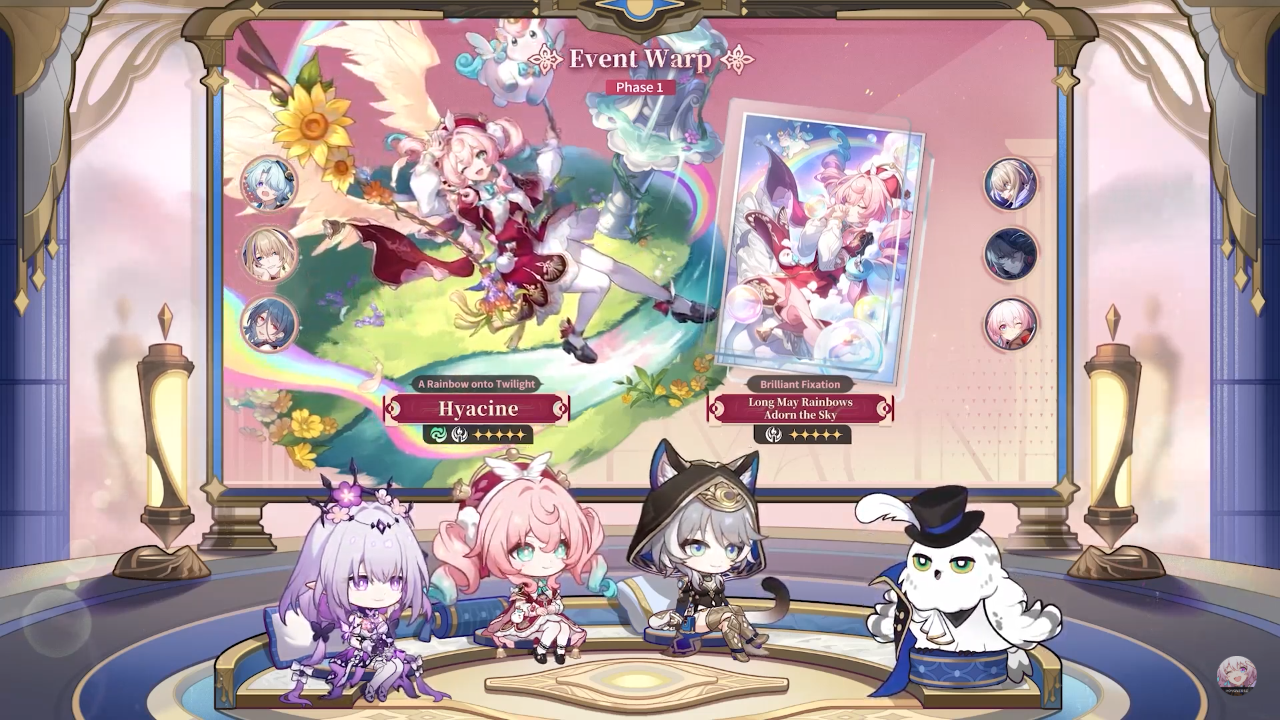
Task: Open the pale-haired portrait in the right column
Action: click(1009, 186)
